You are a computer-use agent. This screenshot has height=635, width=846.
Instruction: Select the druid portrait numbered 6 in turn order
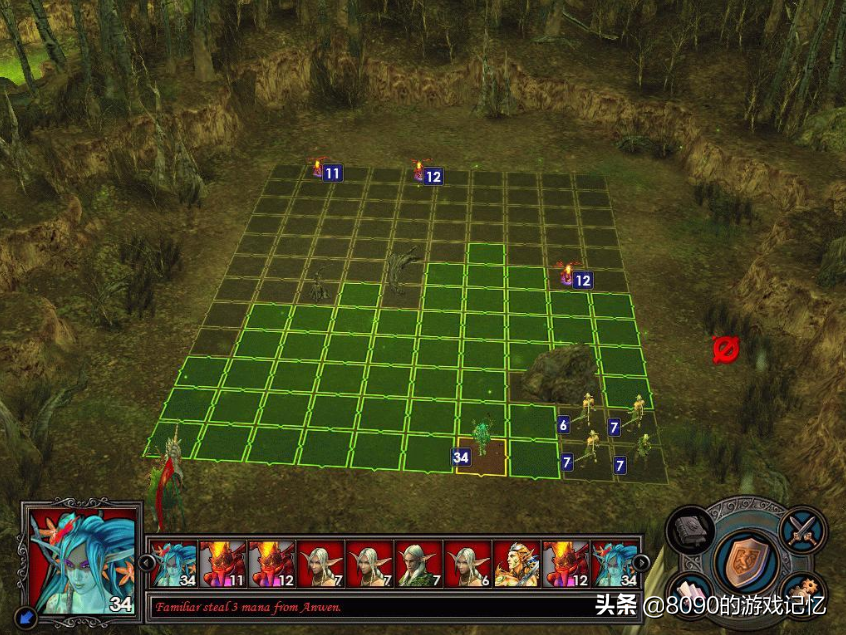click(x=467, y=564)
